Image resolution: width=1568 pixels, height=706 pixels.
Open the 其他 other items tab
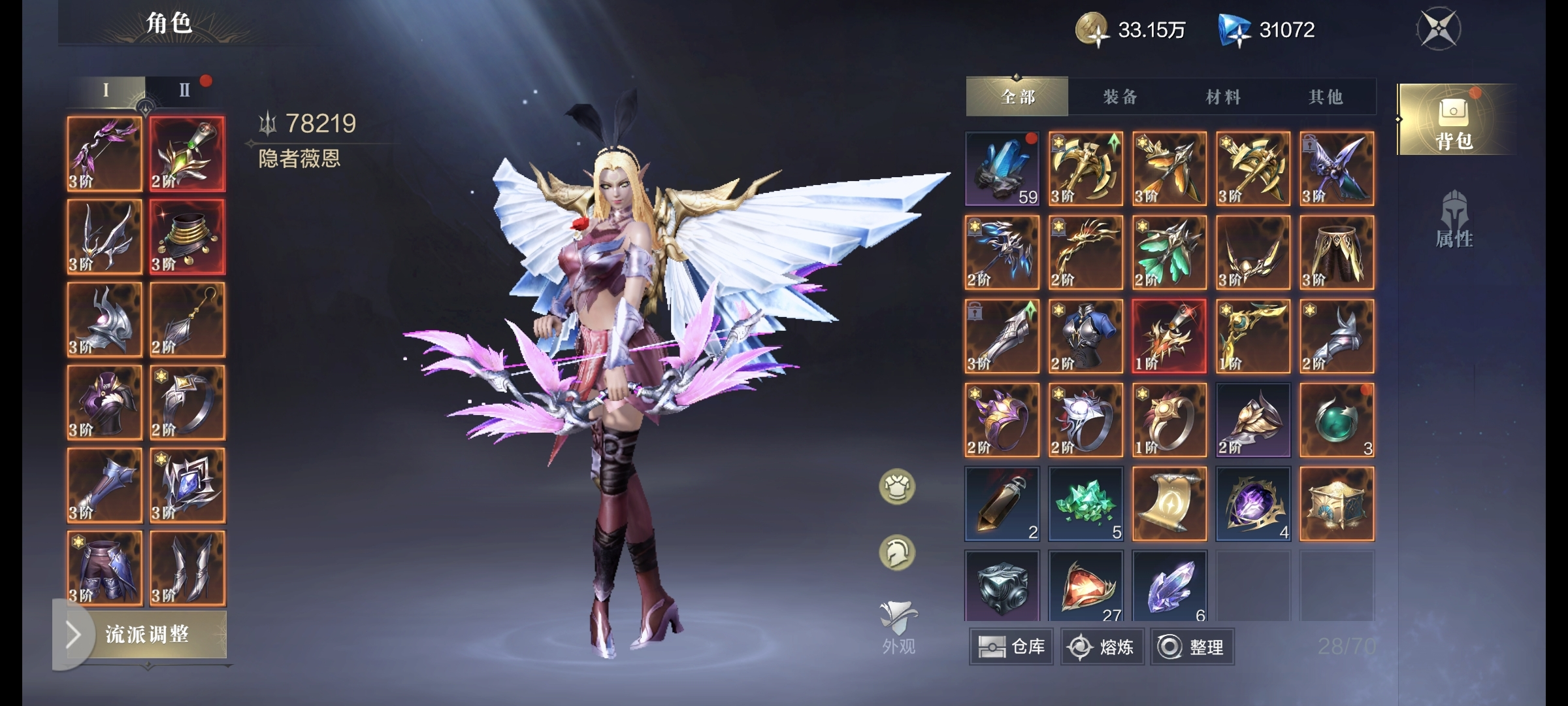coord(1325,97)
